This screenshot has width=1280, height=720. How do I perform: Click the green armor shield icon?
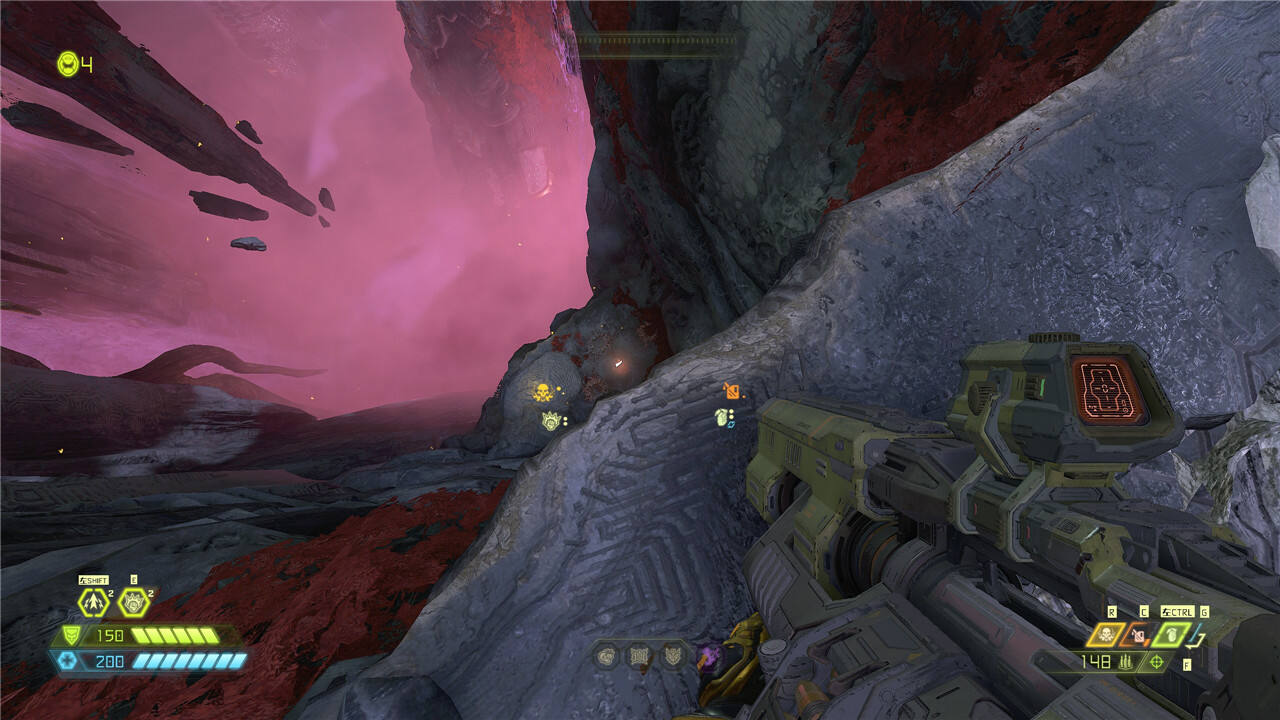click(x=70, y=635)
